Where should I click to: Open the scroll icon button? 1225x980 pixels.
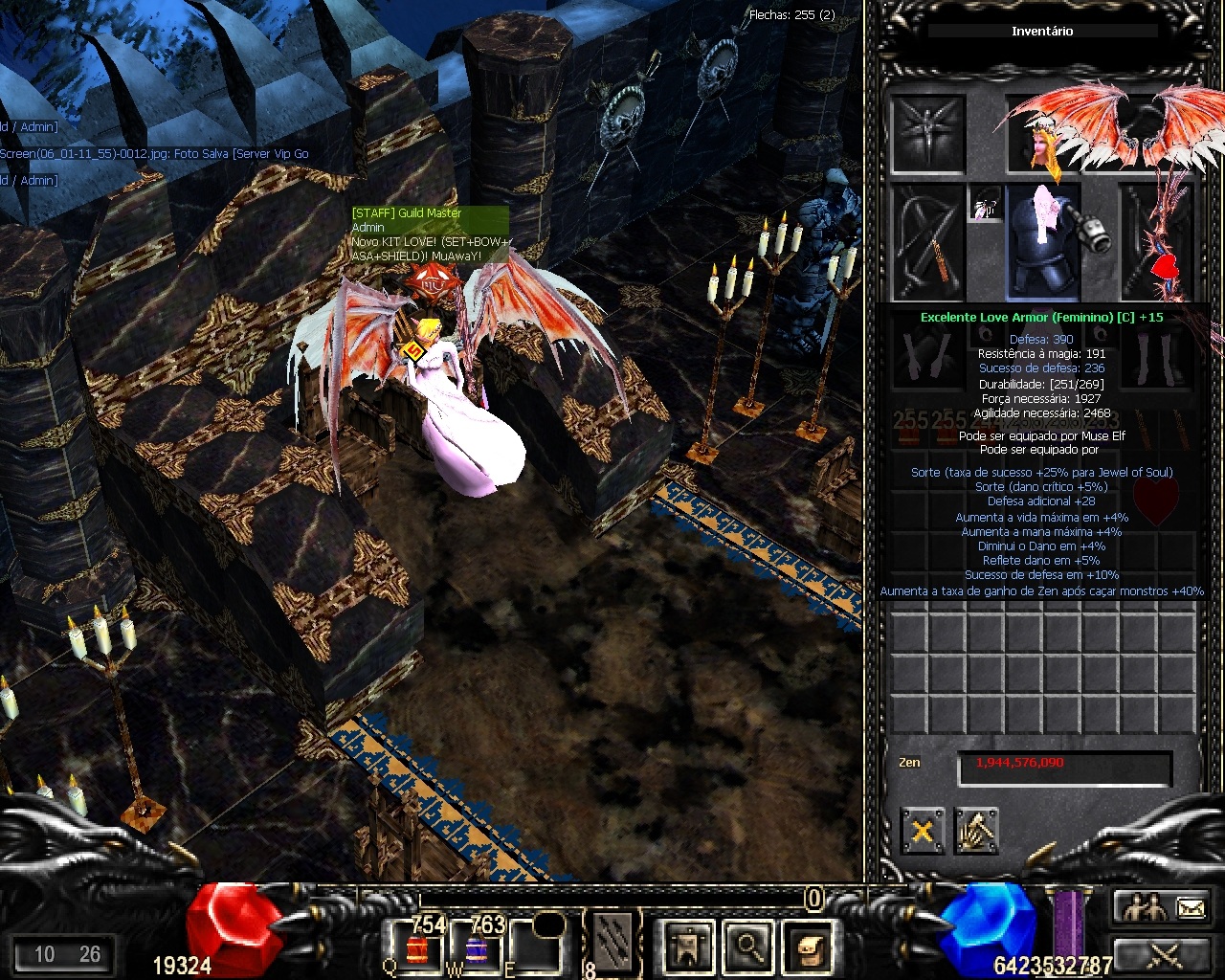click(806, 947)
